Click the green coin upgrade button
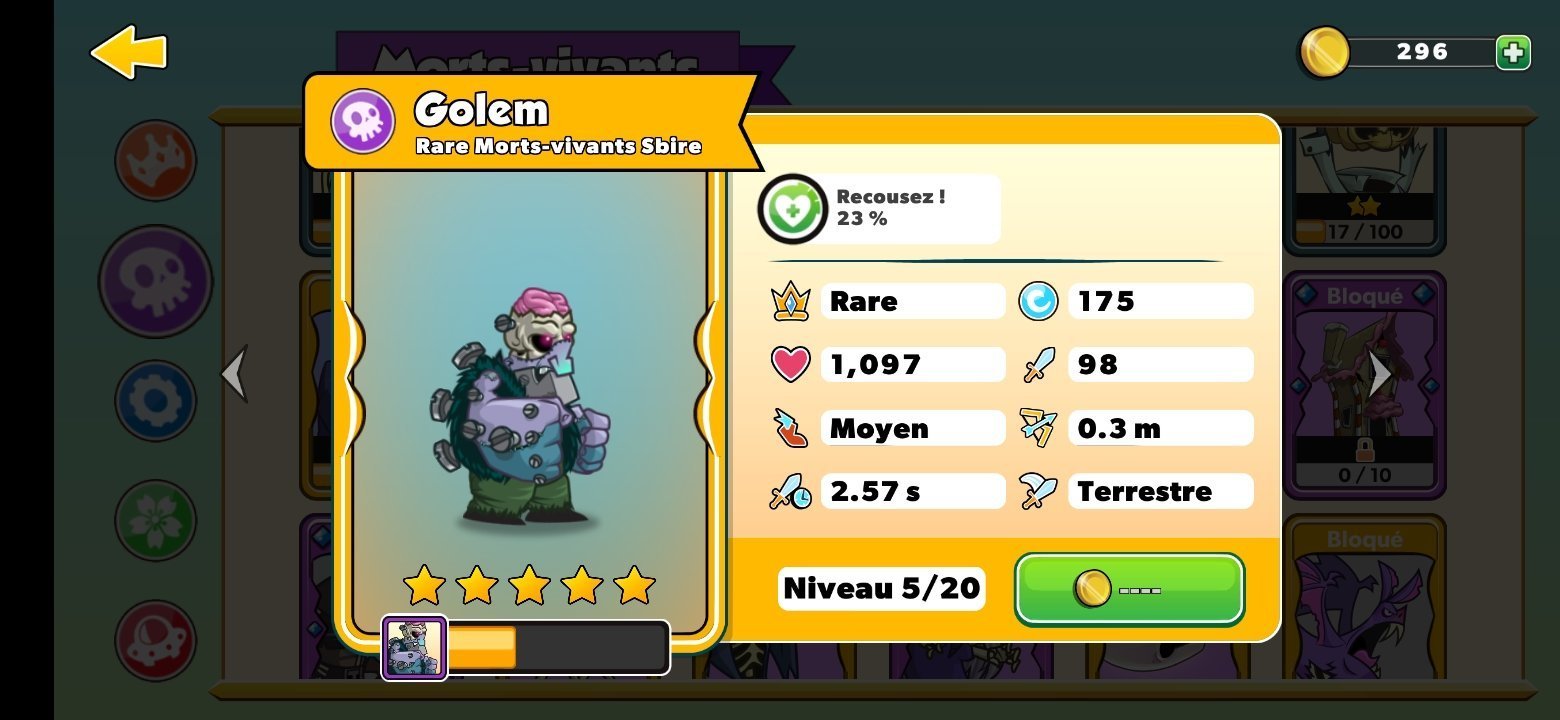 pos(1129,589)
